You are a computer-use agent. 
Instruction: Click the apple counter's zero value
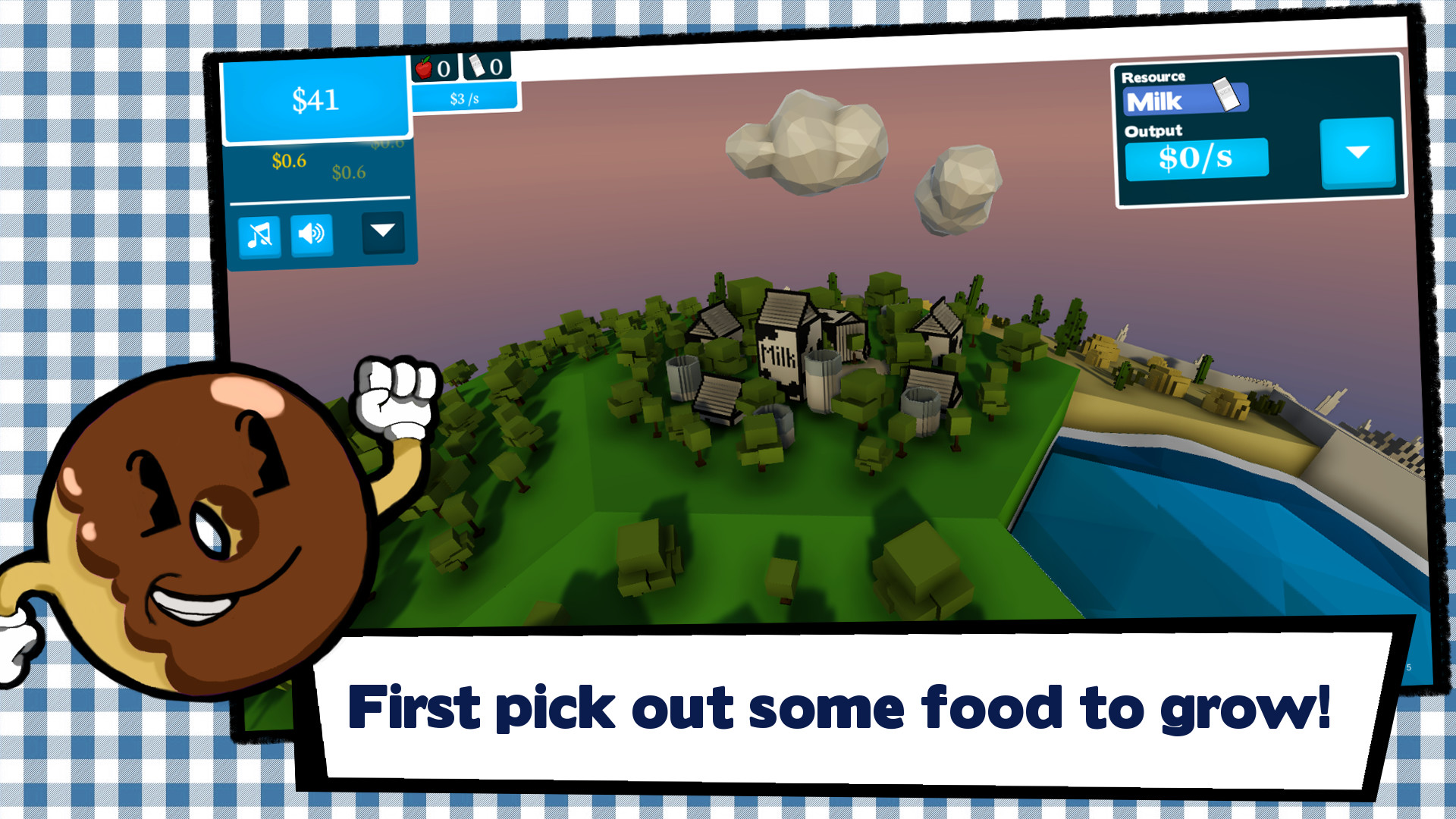tap(444, 70)
